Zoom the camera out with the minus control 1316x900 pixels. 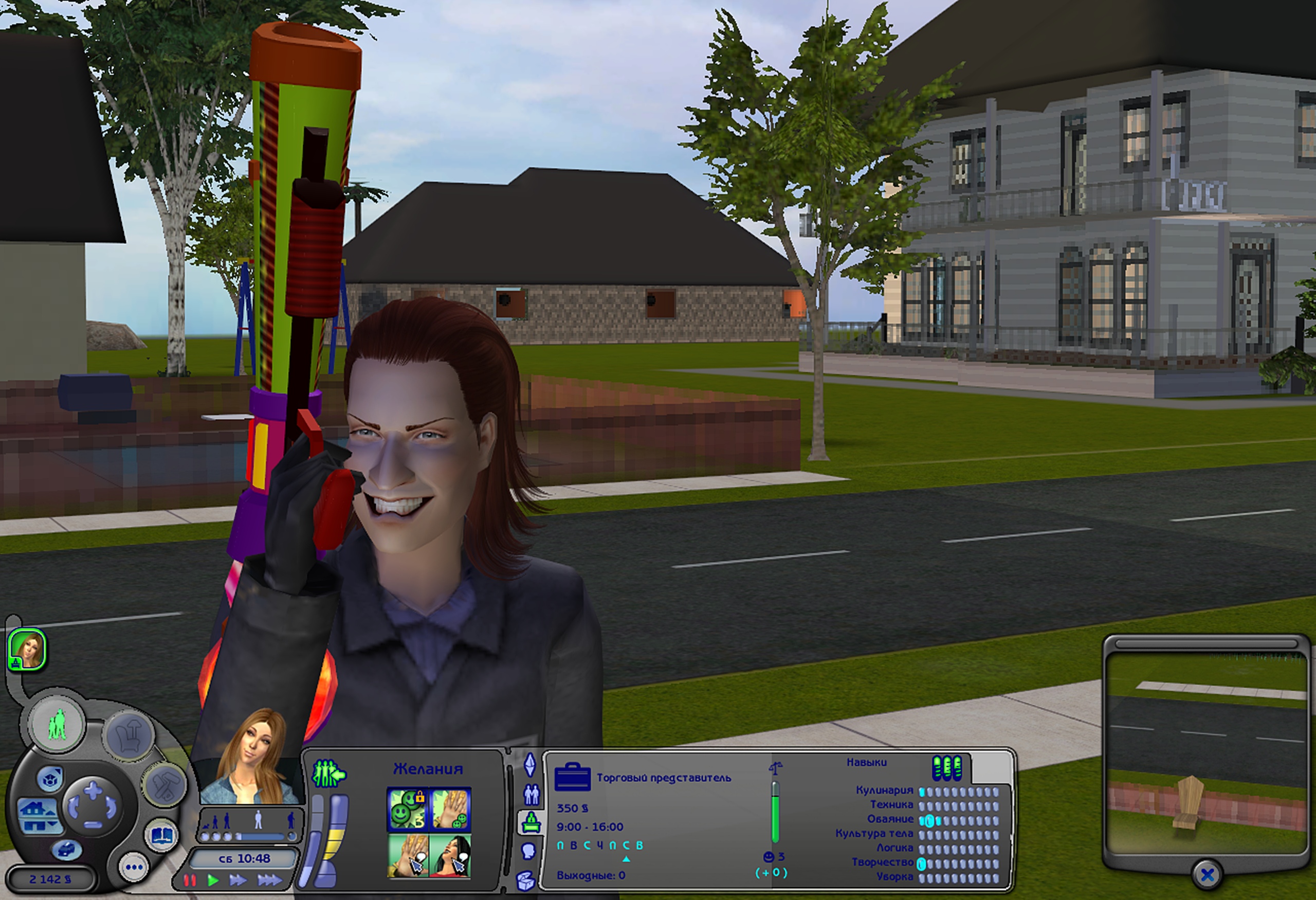pyautogui.click(x=93, y=825)
